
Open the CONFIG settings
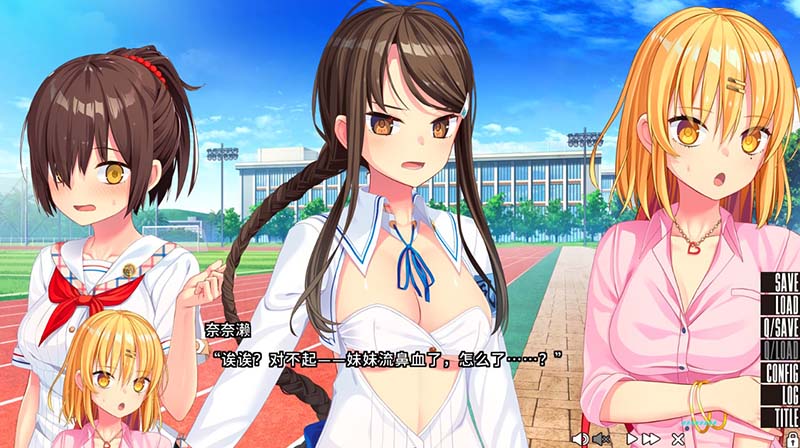coord(780,372)
